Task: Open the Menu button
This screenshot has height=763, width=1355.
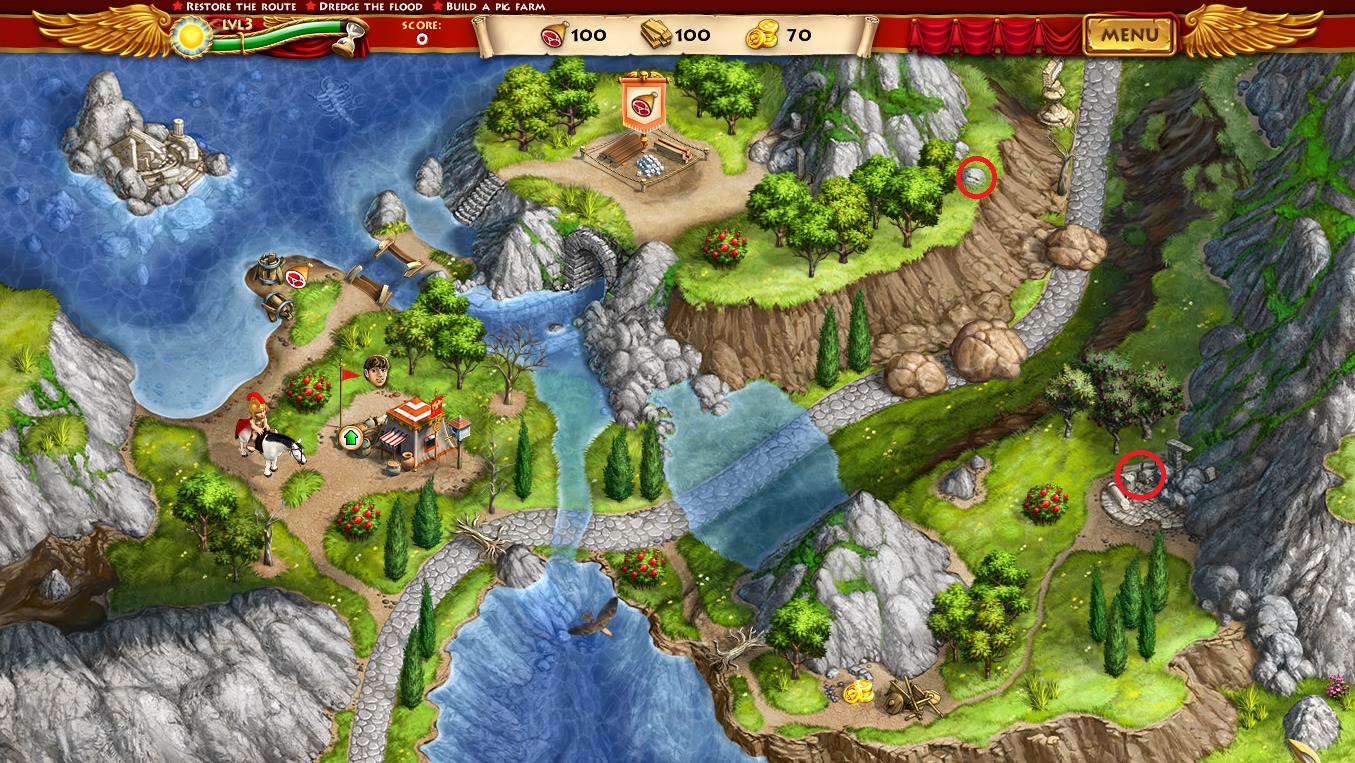Action: click(1130, 35)
